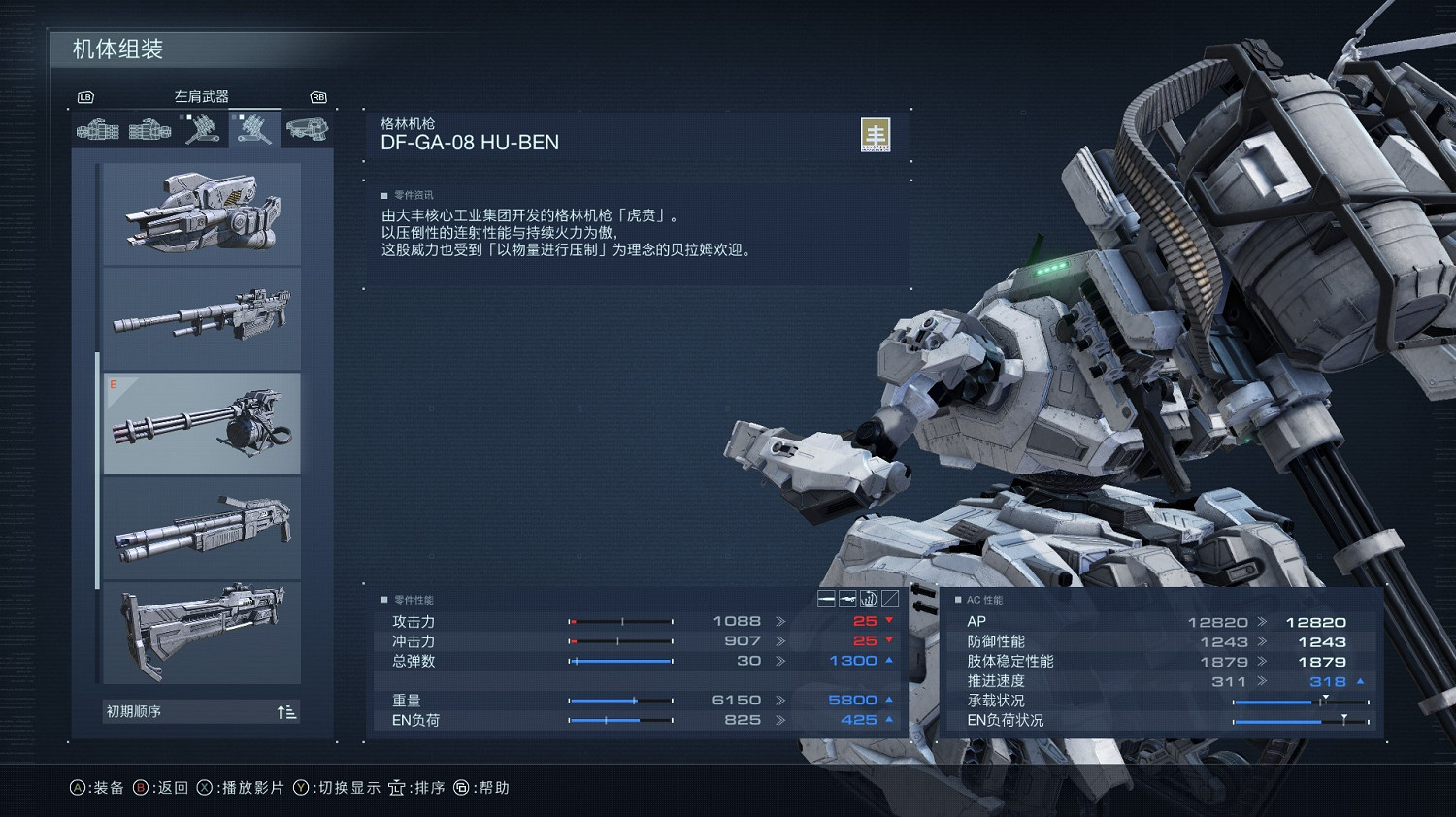Open the 初期顺序 sort order selector
This screenshot has width=1456, height=817.
click(x=201, y=710)
